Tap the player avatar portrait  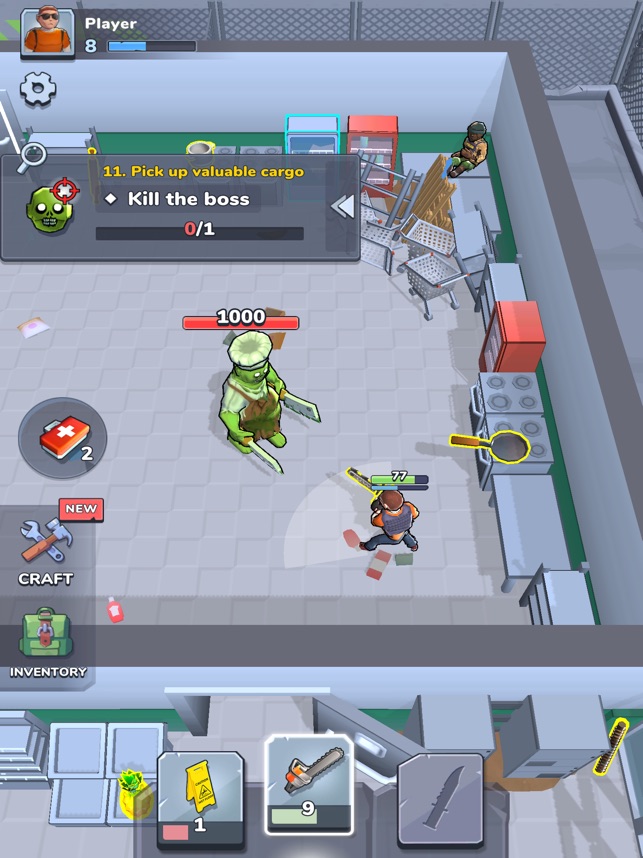[47, 30]
